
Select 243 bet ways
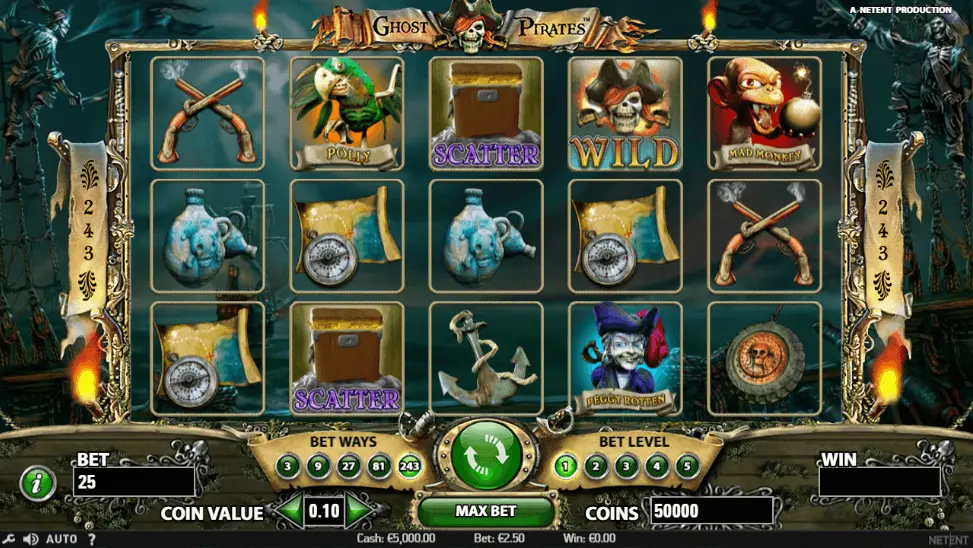[x=409, y=466]
